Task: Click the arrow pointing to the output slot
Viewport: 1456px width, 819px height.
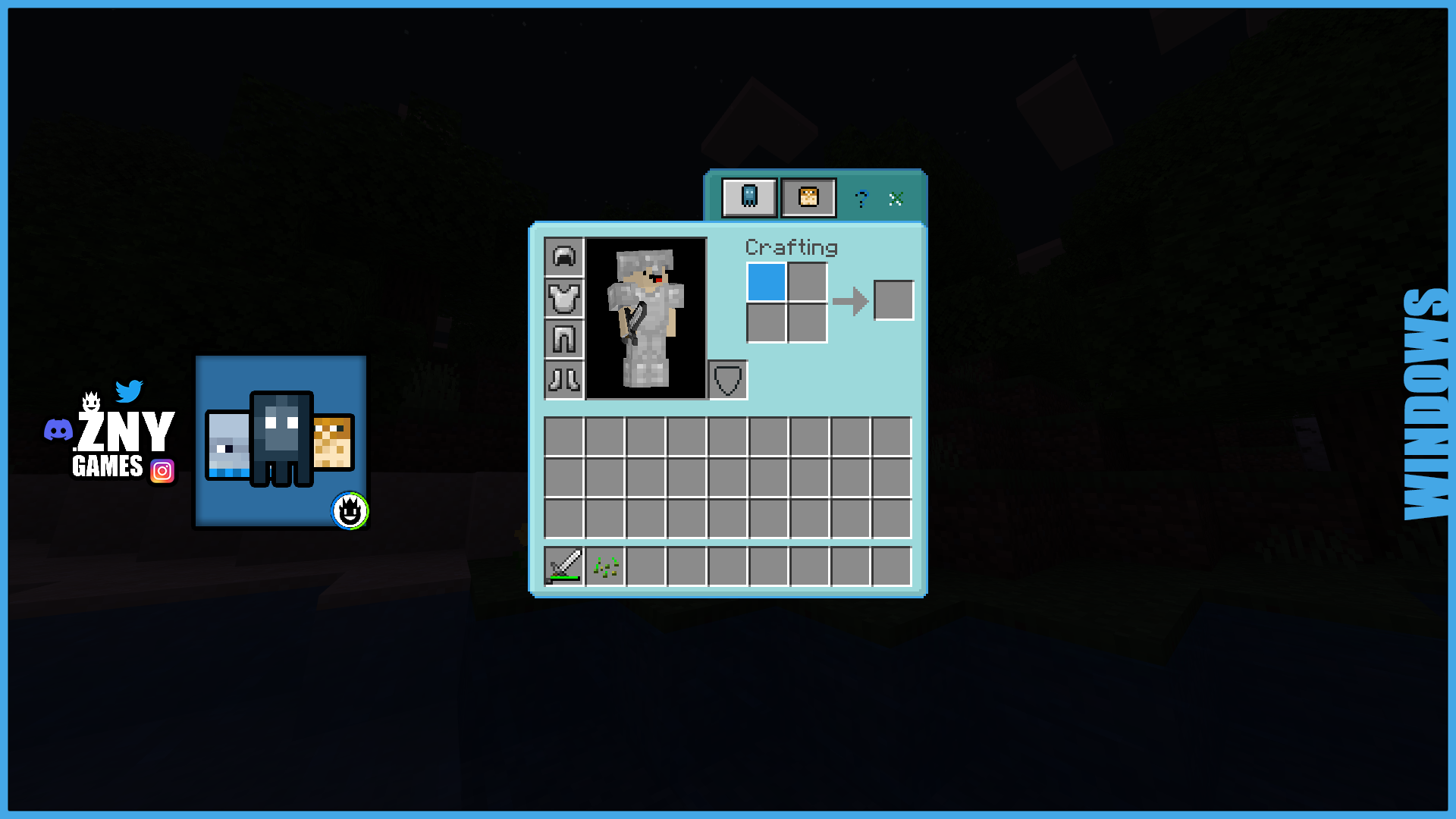Action: pyautogui.click(x=852, y=300)
